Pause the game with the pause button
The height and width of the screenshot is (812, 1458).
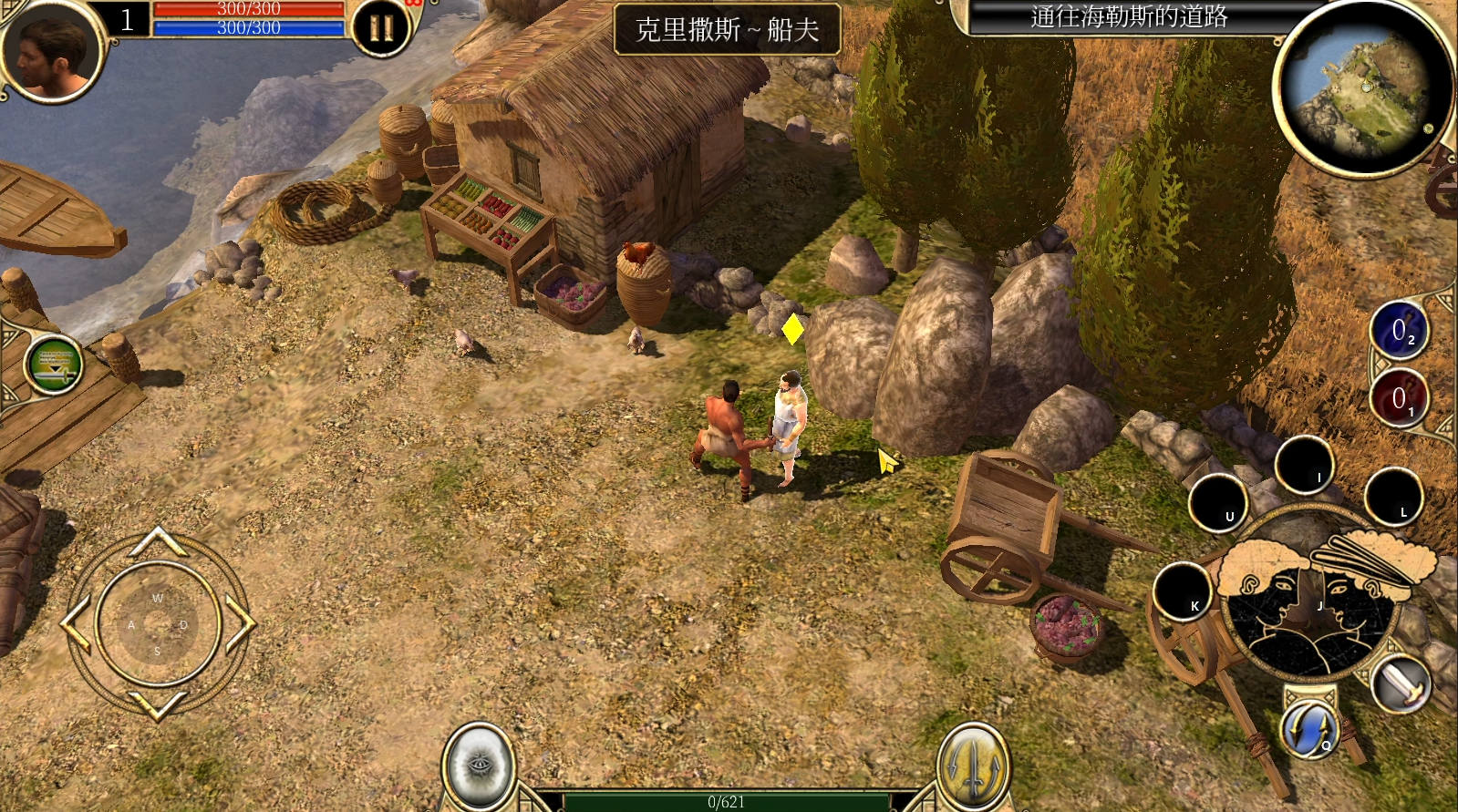click(381, 28)
